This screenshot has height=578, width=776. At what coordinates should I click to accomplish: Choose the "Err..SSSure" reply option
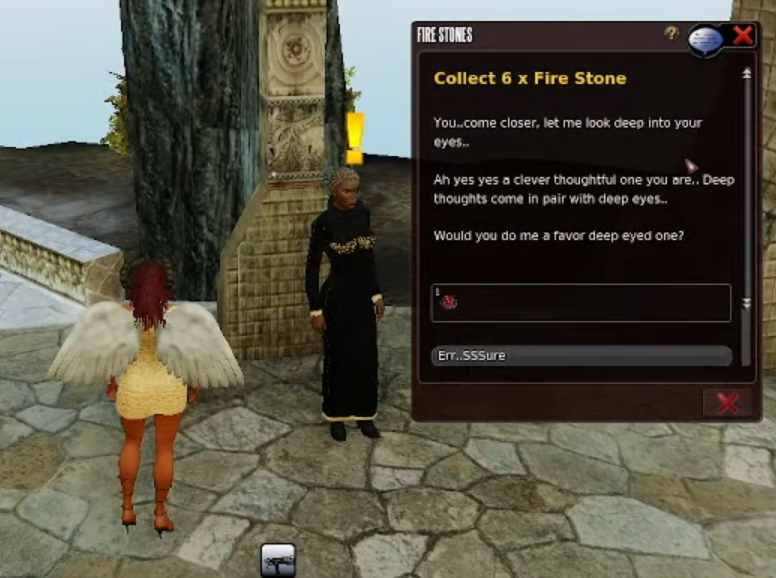point(580,356)
